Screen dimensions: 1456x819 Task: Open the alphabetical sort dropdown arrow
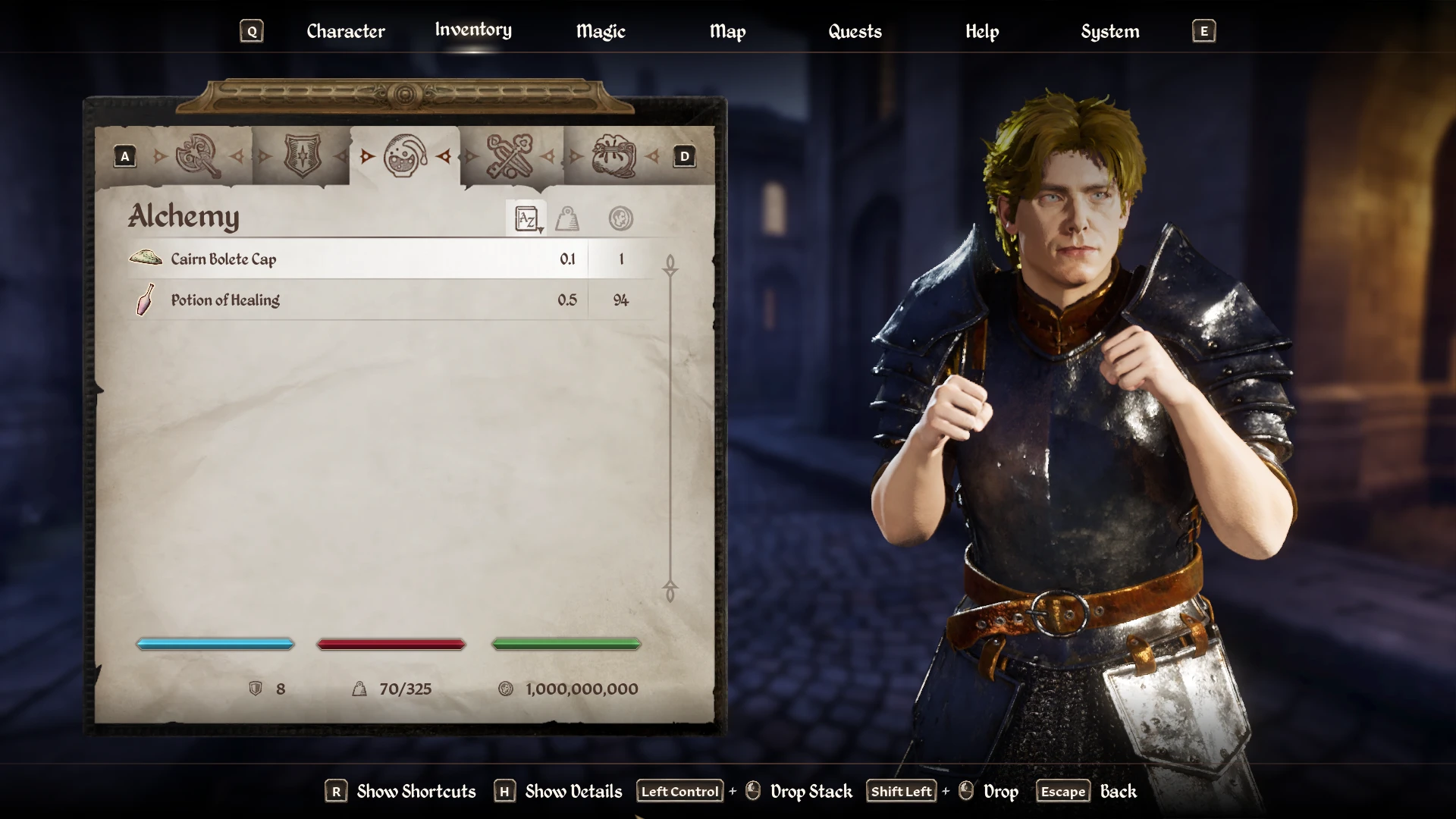[541, 228]
